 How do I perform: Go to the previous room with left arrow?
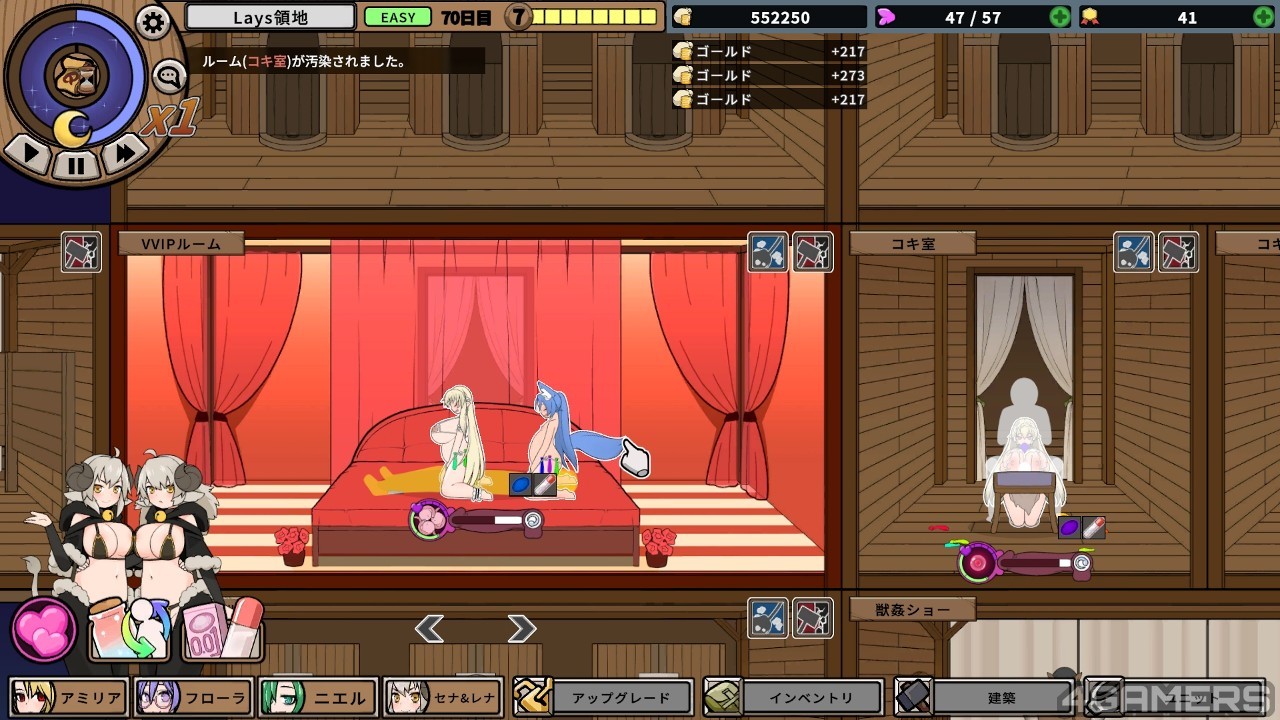click(x=430, y=628)
